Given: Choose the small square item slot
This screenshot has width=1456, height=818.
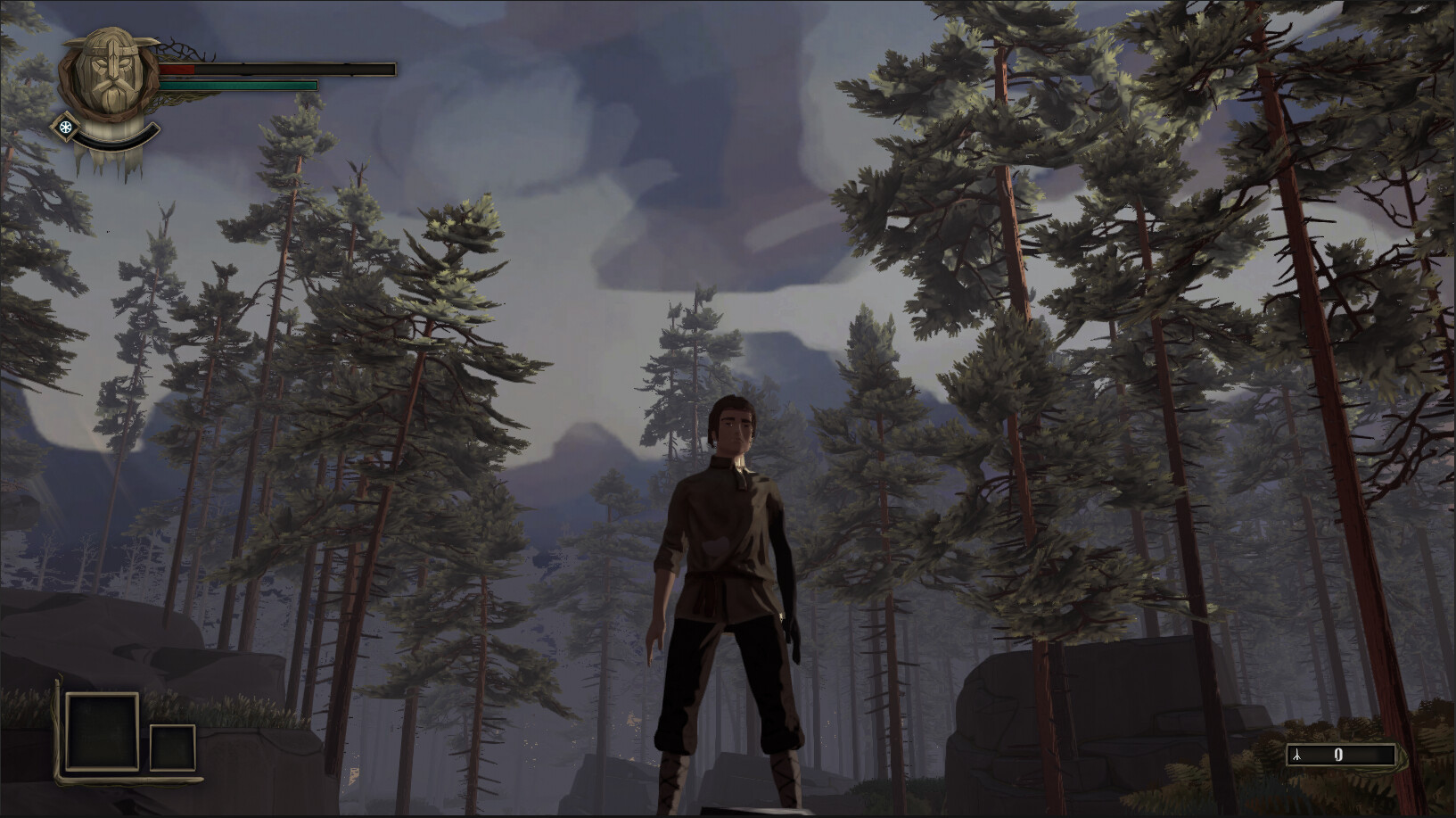Looking at the screenshot, I should 172,748.
